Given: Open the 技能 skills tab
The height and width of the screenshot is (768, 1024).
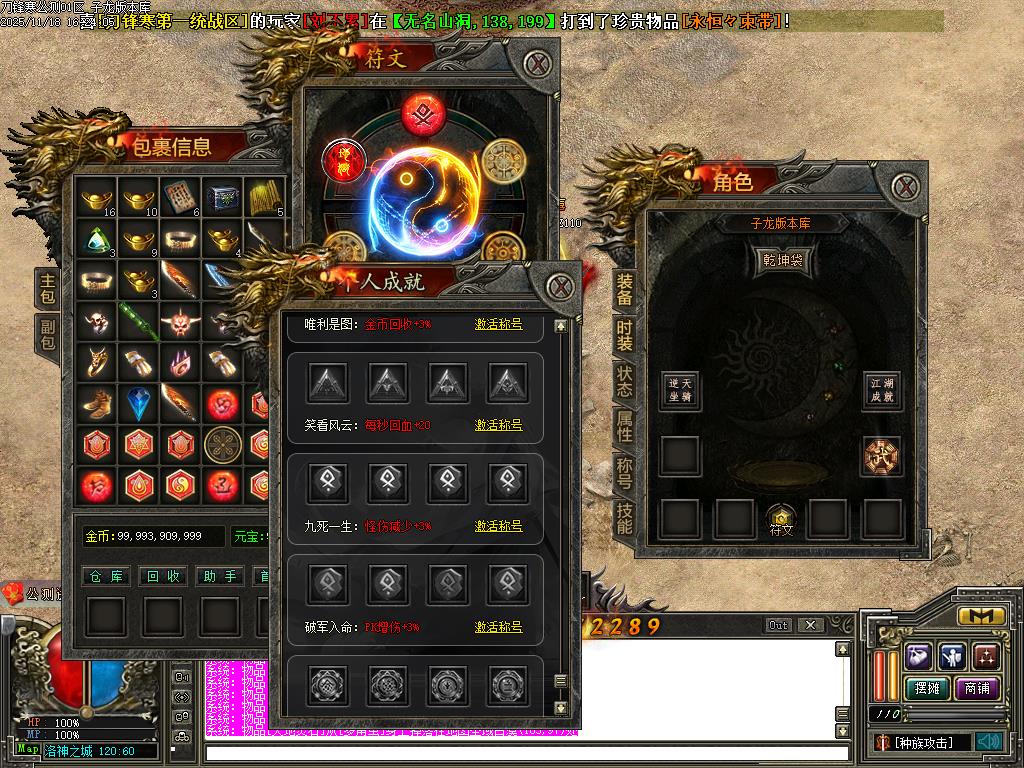Looking at the screenshot, I should click(x=624, y=518).
